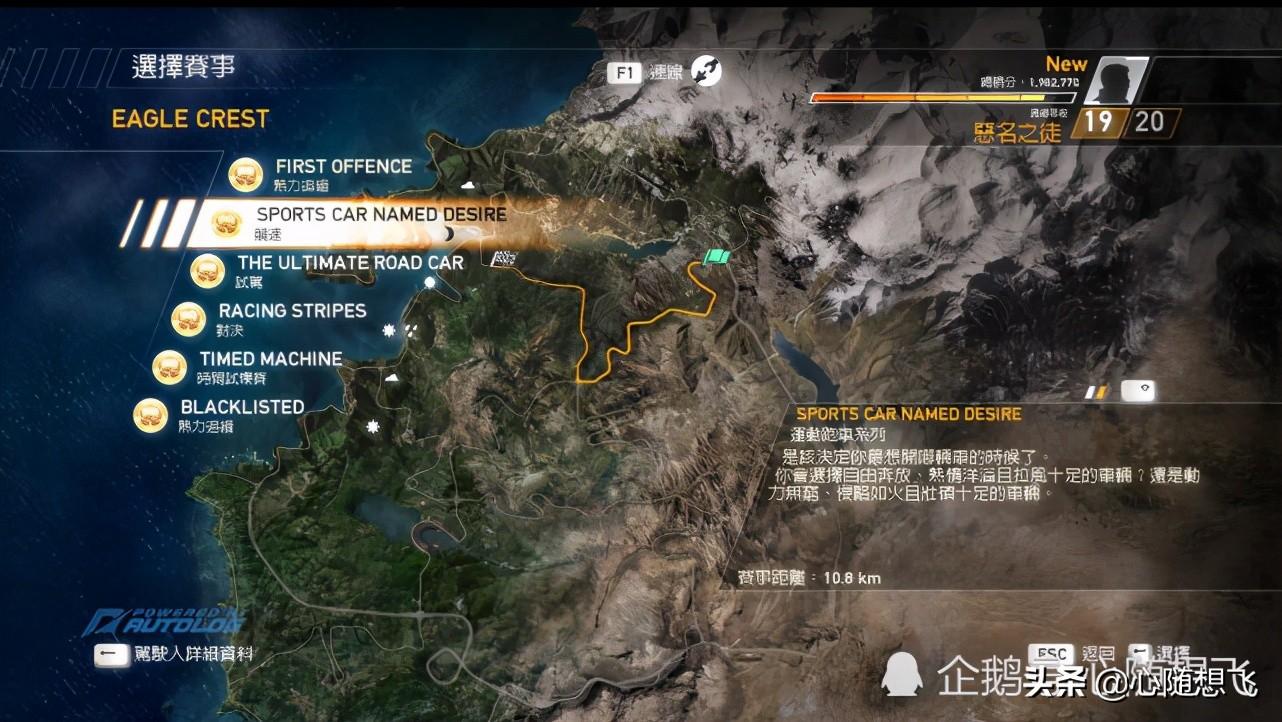Viewport: 1282px width, 722px height.
Task: Click the checkered finish flag map marker
Action: 505,260
